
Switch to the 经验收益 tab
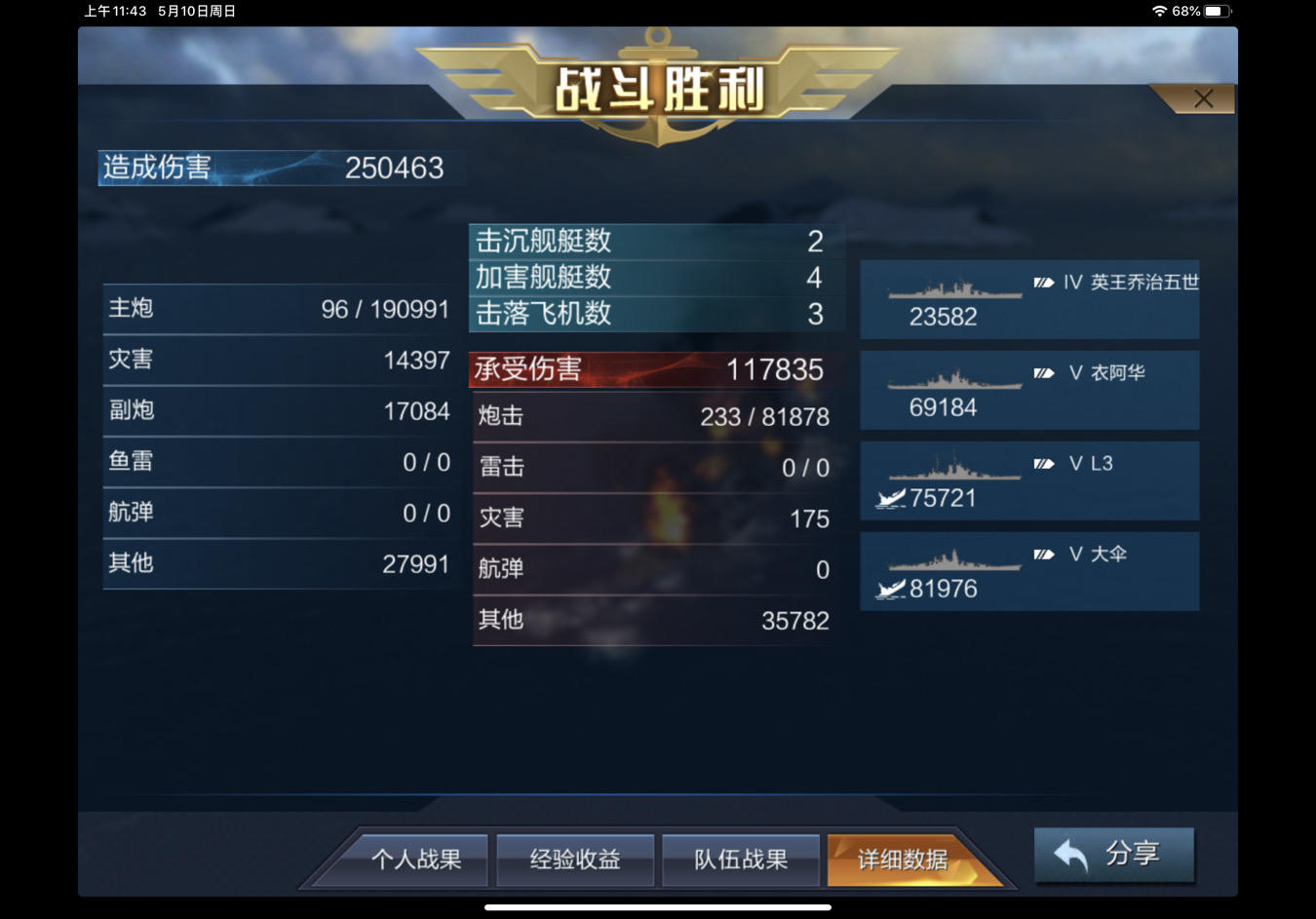[575, 859]
